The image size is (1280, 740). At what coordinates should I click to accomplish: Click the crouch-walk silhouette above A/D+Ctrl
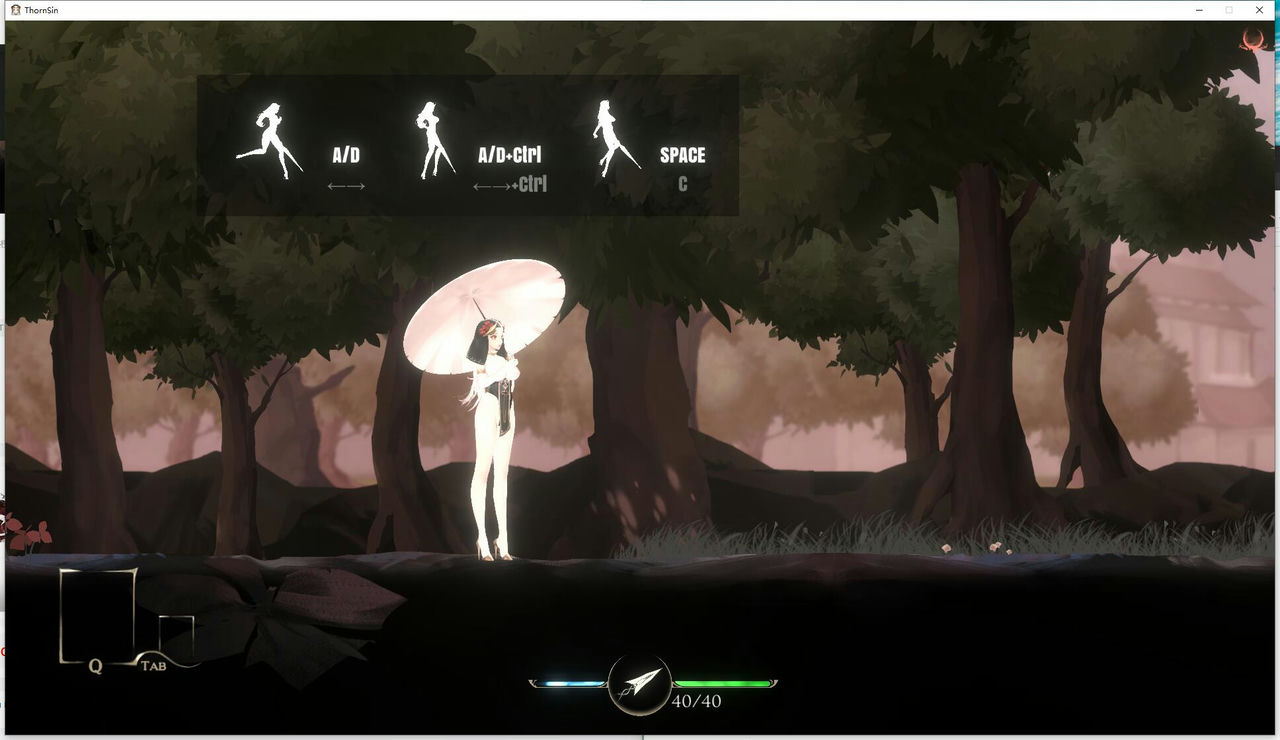click(x=432, y=135)
